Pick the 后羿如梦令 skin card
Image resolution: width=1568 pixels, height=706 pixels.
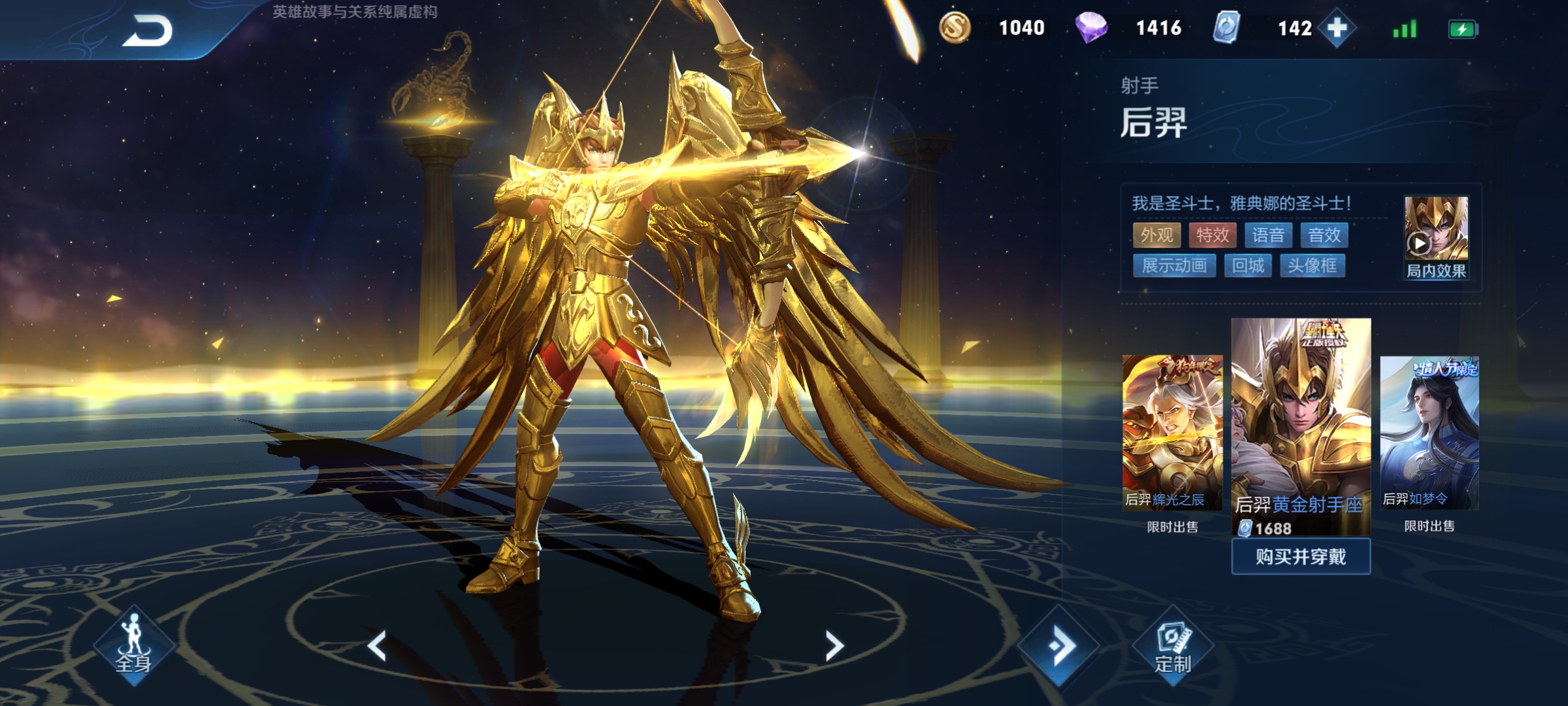coord(1429,432)
